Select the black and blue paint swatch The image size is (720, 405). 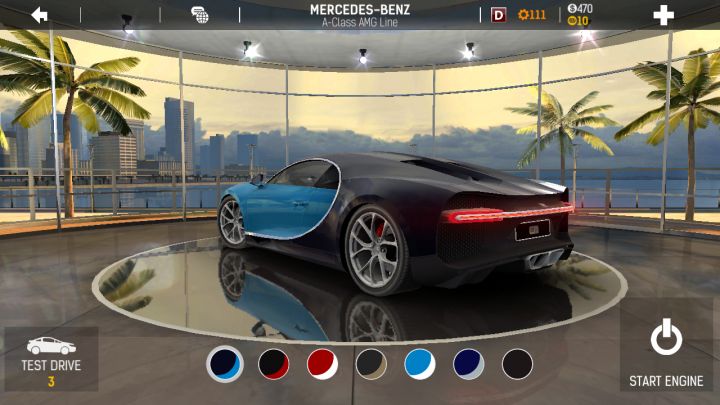tap(225, 364)
